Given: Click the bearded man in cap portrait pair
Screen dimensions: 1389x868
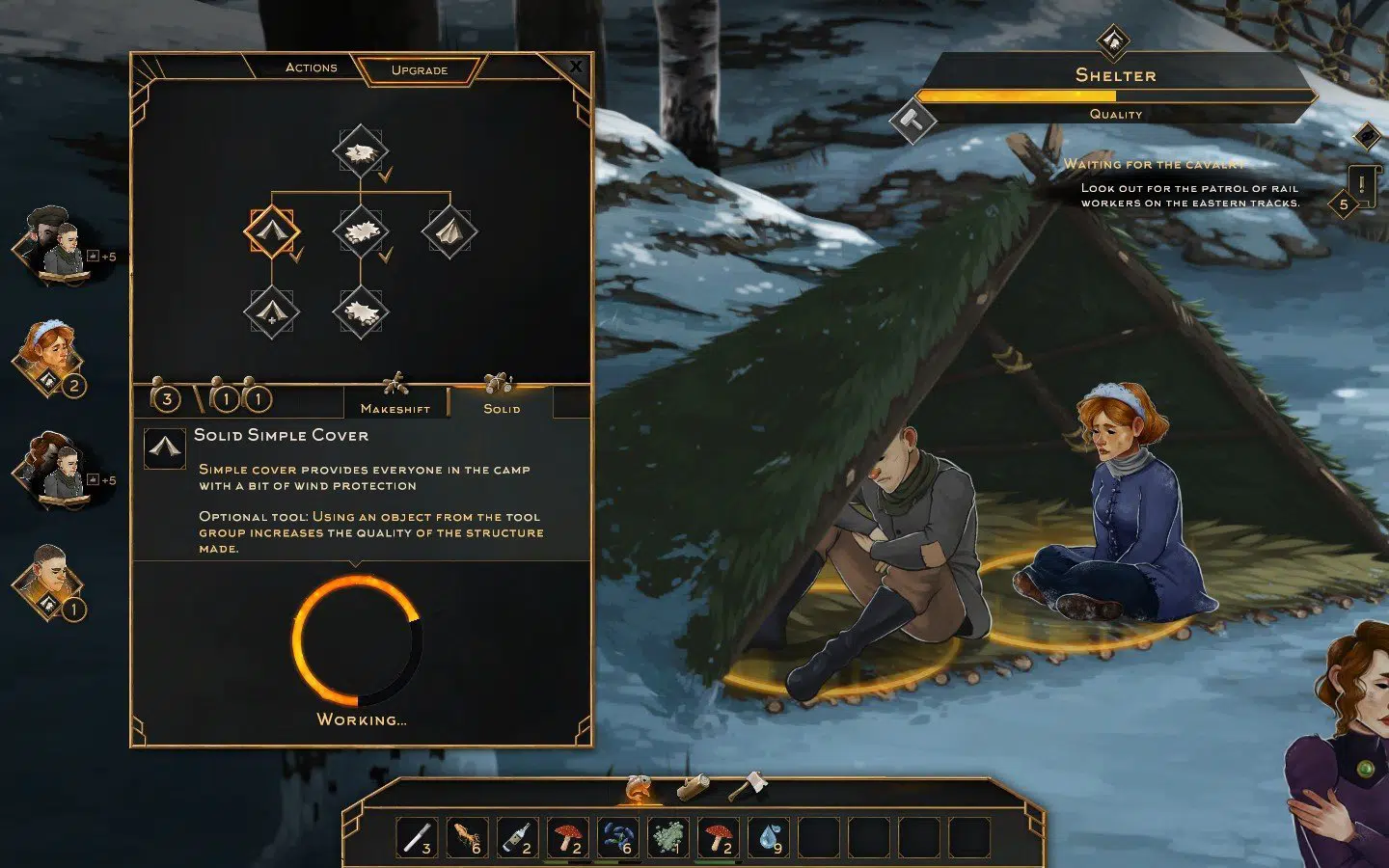Looking at the screenshot, I should click(52, 245).
